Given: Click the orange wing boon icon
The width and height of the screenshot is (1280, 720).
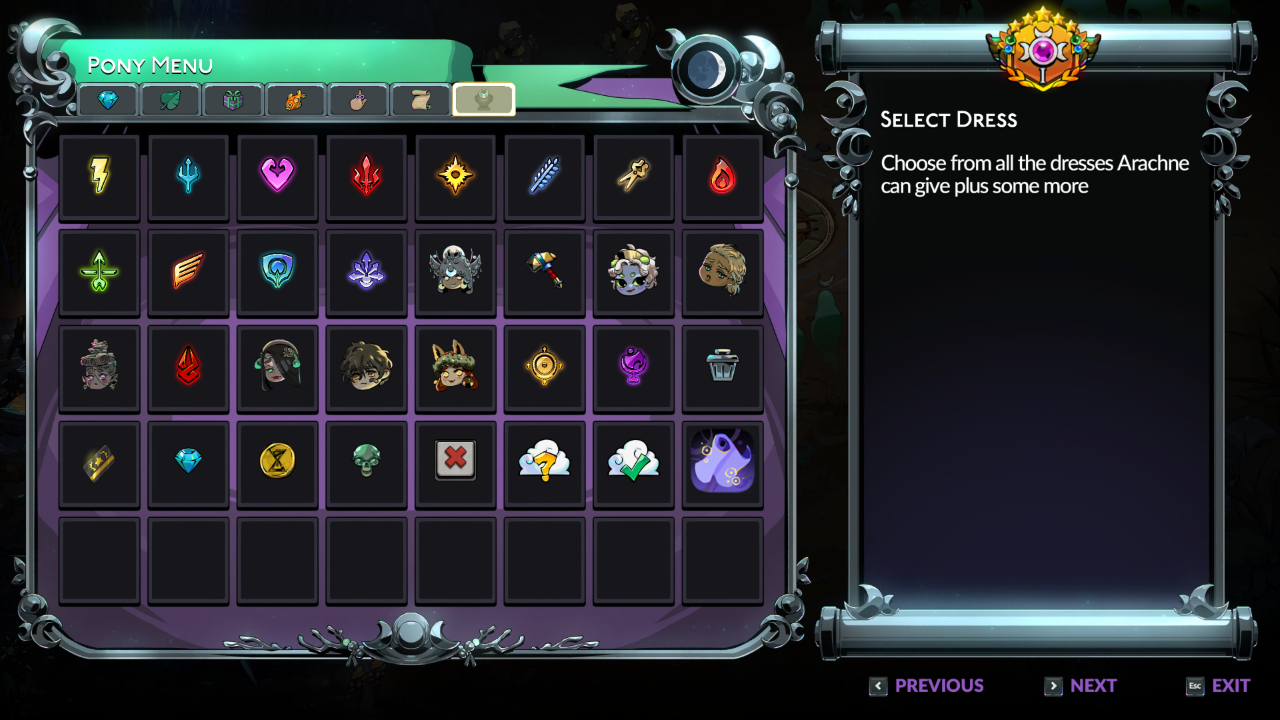Looking at the screenshot, I should pos(188,271).
